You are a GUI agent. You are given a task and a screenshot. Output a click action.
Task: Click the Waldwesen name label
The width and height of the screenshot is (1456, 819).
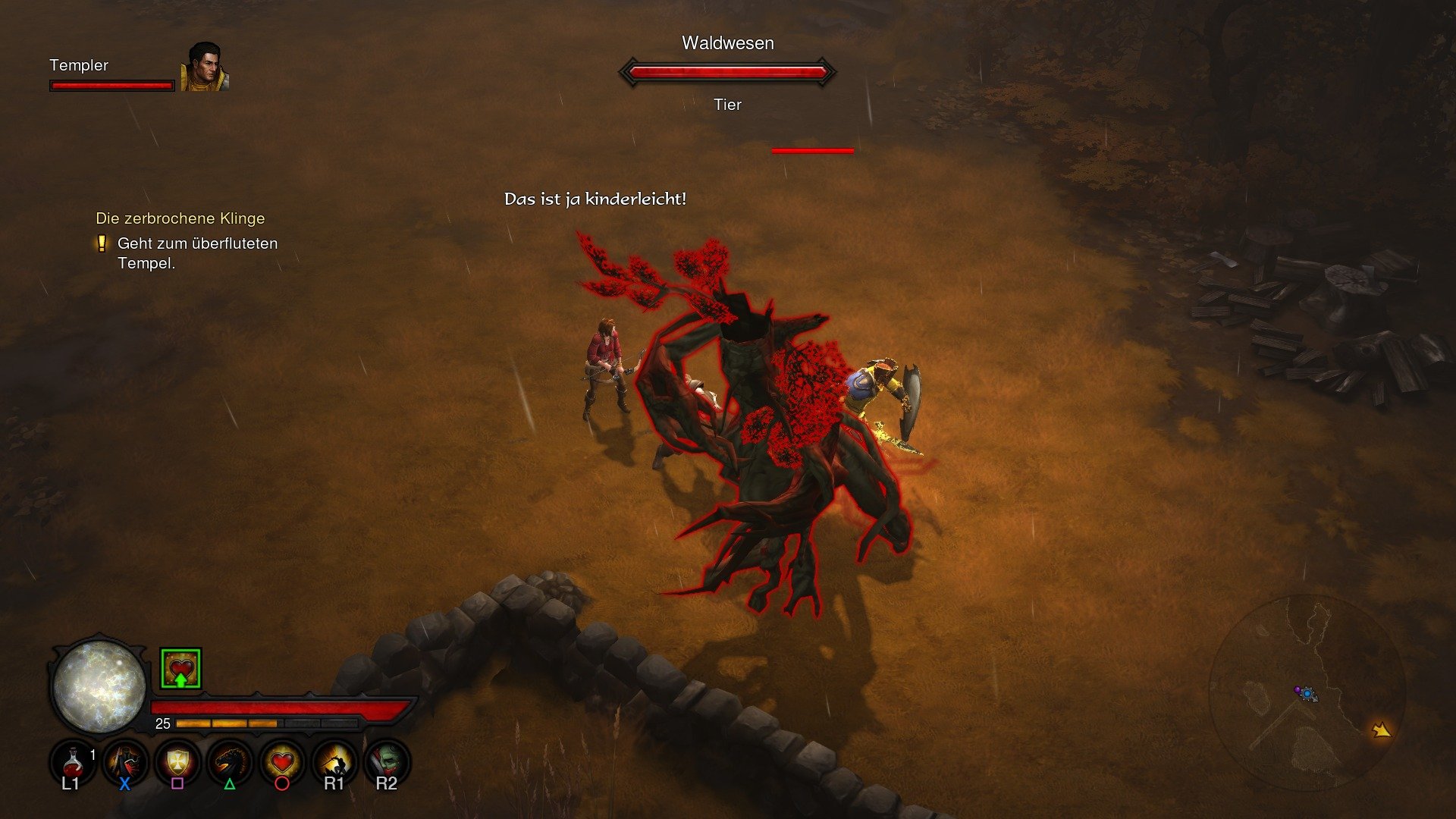pyautogui.click(x=728, y=43)
